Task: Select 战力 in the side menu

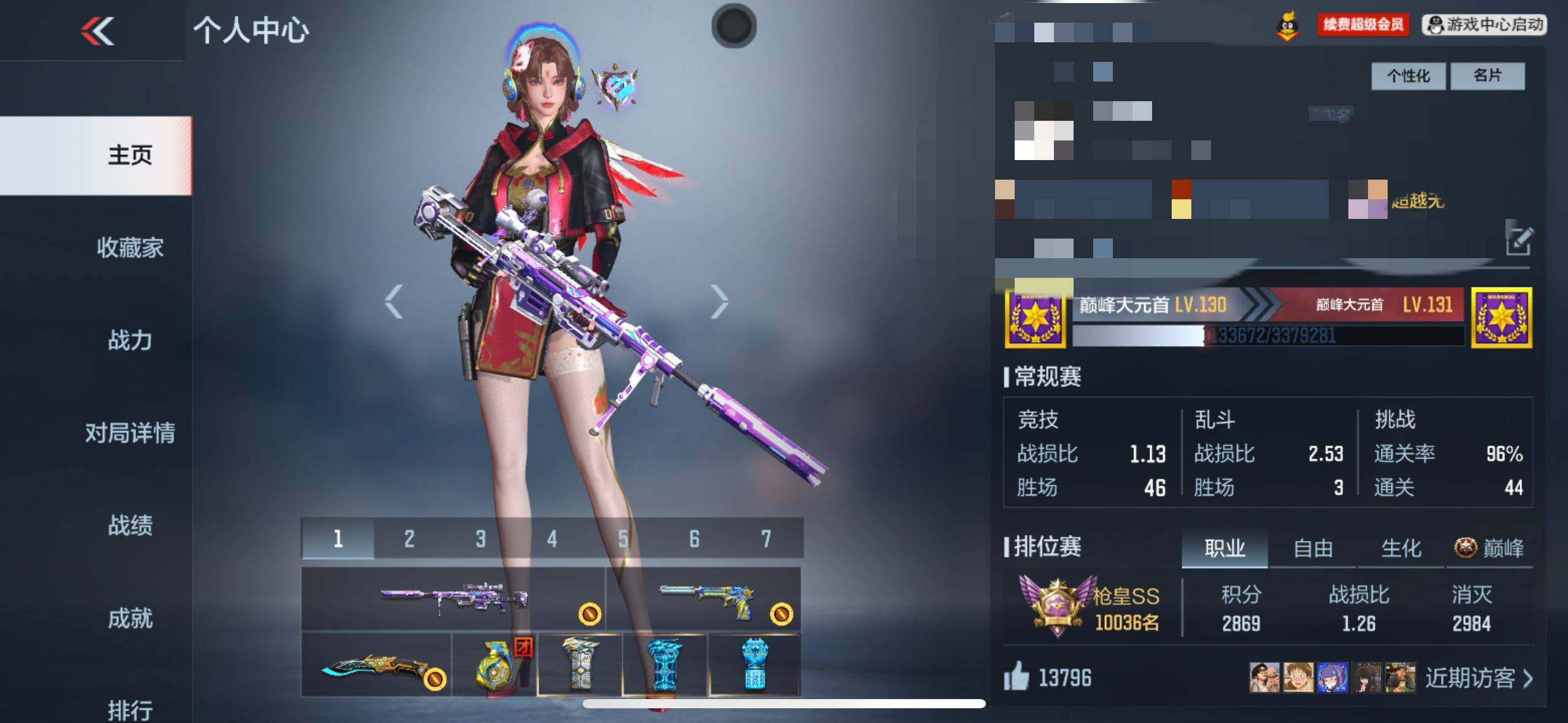Action: click(x=130, y=340)
